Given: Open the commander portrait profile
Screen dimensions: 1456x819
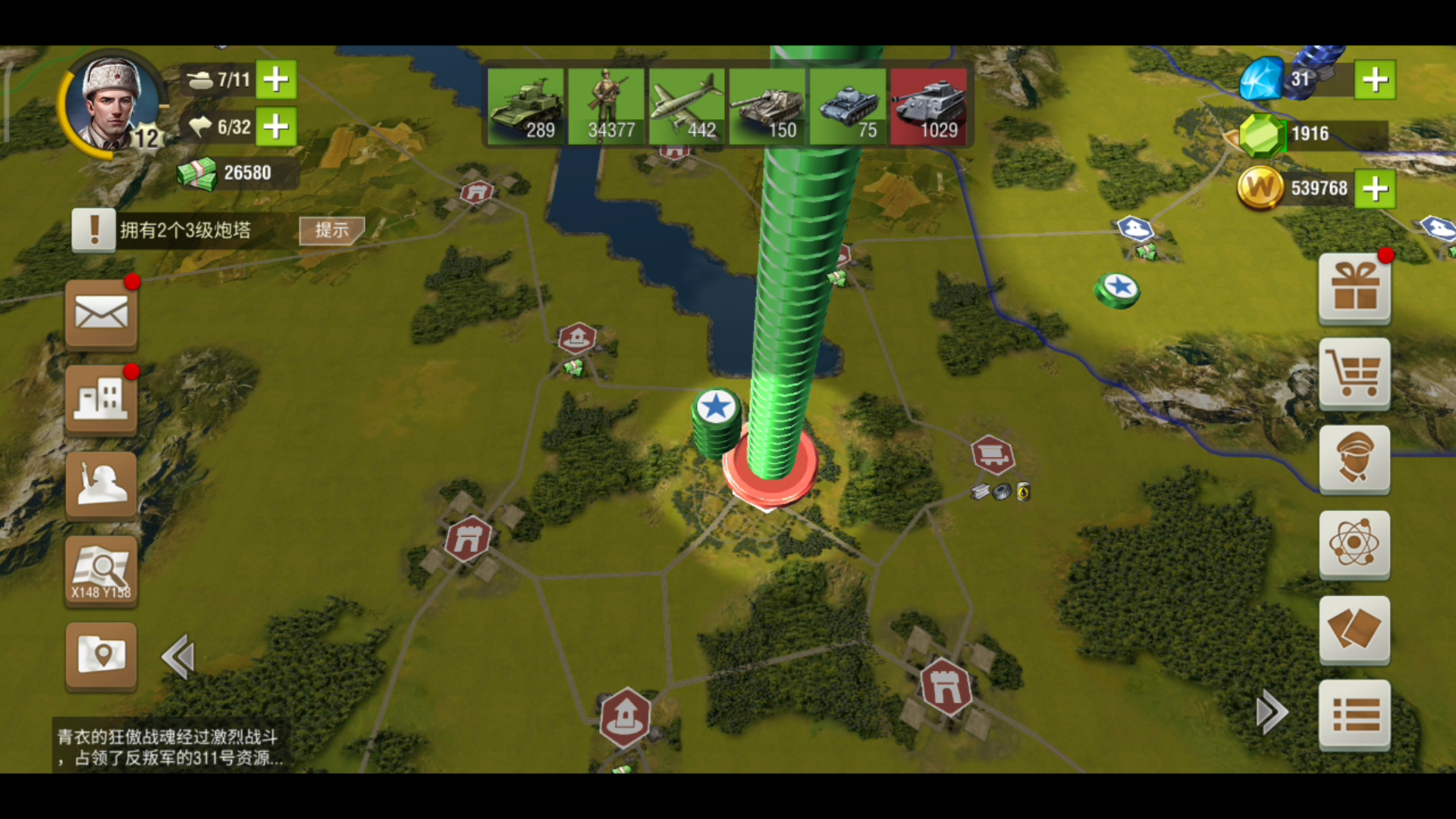Looking at the screenshot, I should (x=112, y=105).
